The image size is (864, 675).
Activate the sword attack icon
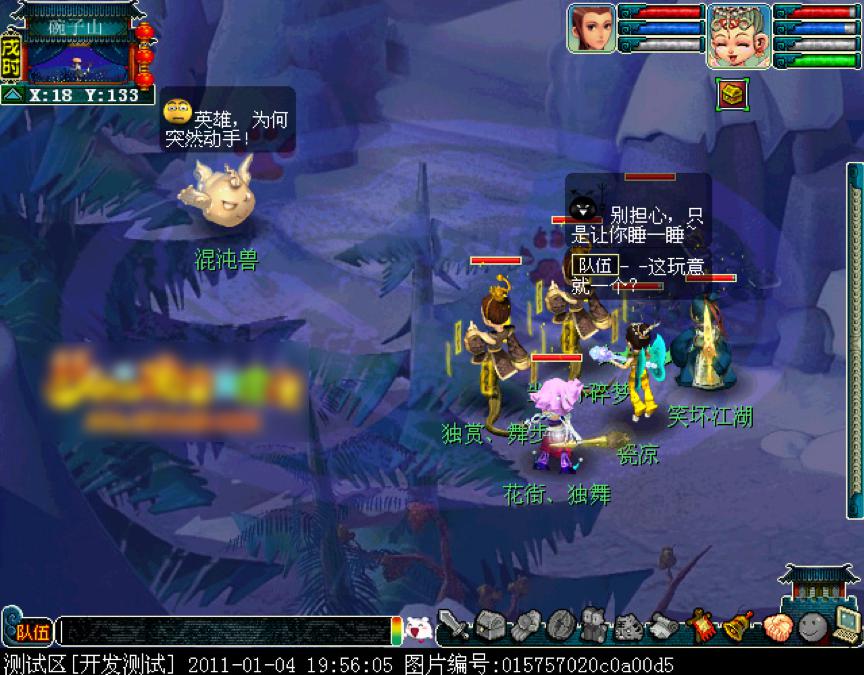454,626
